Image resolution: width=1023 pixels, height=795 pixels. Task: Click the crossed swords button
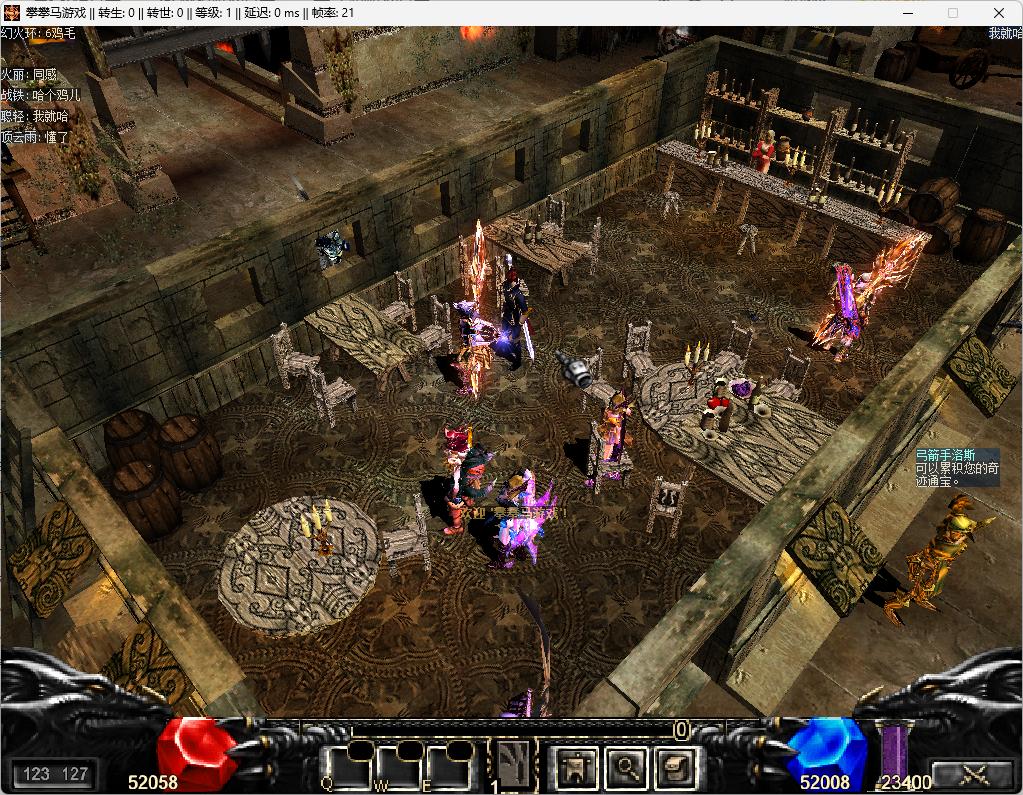click(974, 774)
